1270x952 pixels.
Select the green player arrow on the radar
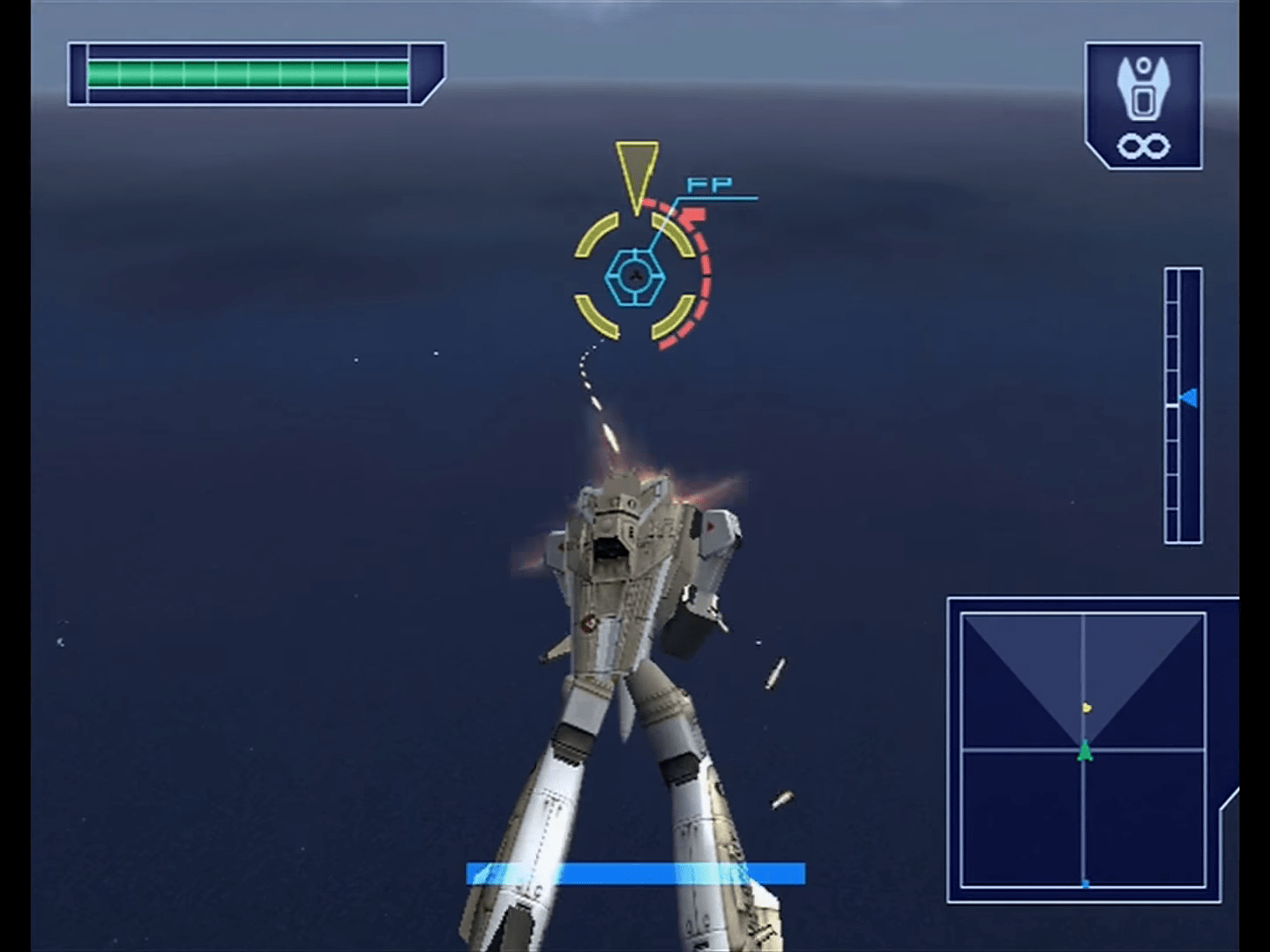(1084, 751)
